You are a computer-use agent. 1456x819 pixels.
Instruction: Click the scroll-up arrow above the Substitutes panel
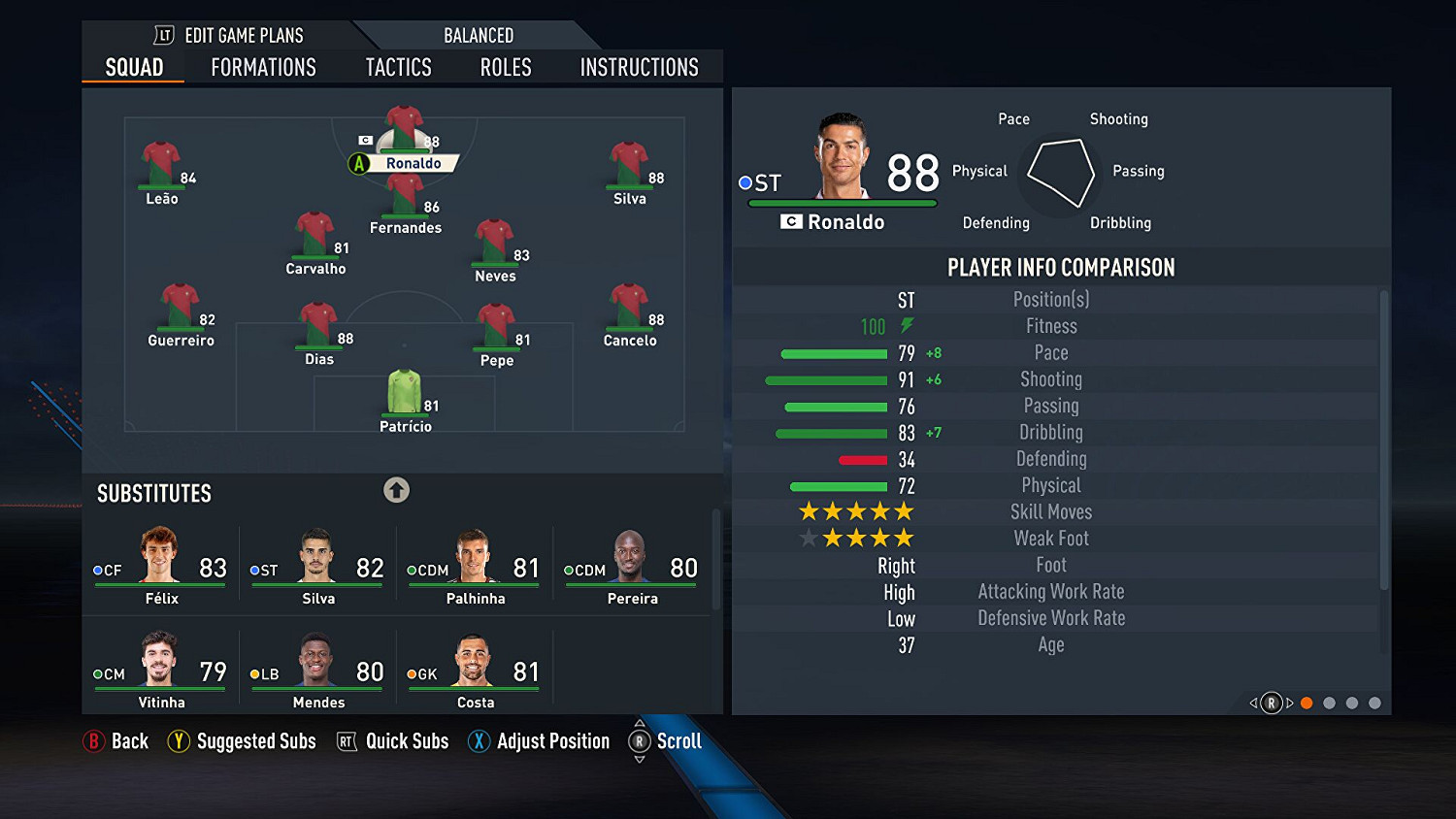pyautogui.click(x=396, y=491)
